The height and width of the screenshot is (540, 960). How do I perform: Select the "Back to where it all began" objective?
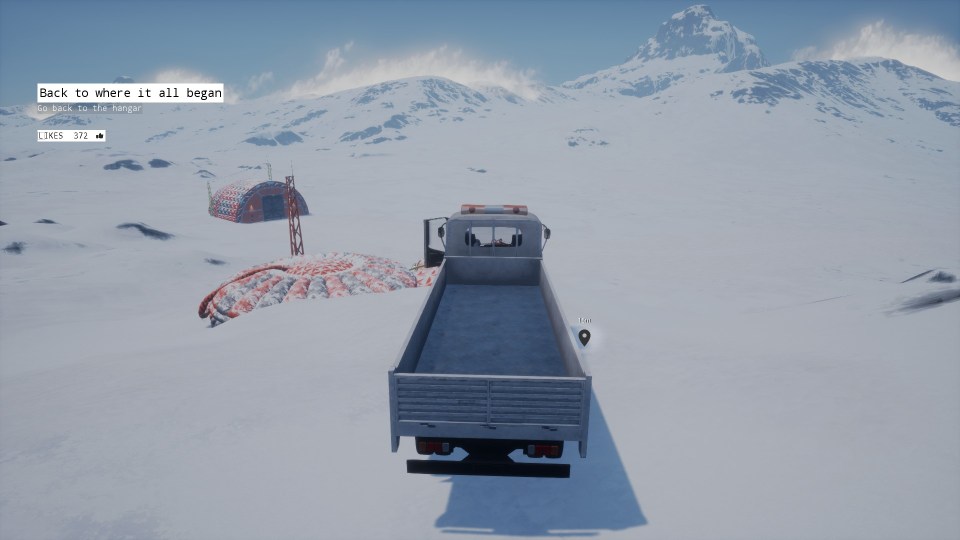(130, 93)
